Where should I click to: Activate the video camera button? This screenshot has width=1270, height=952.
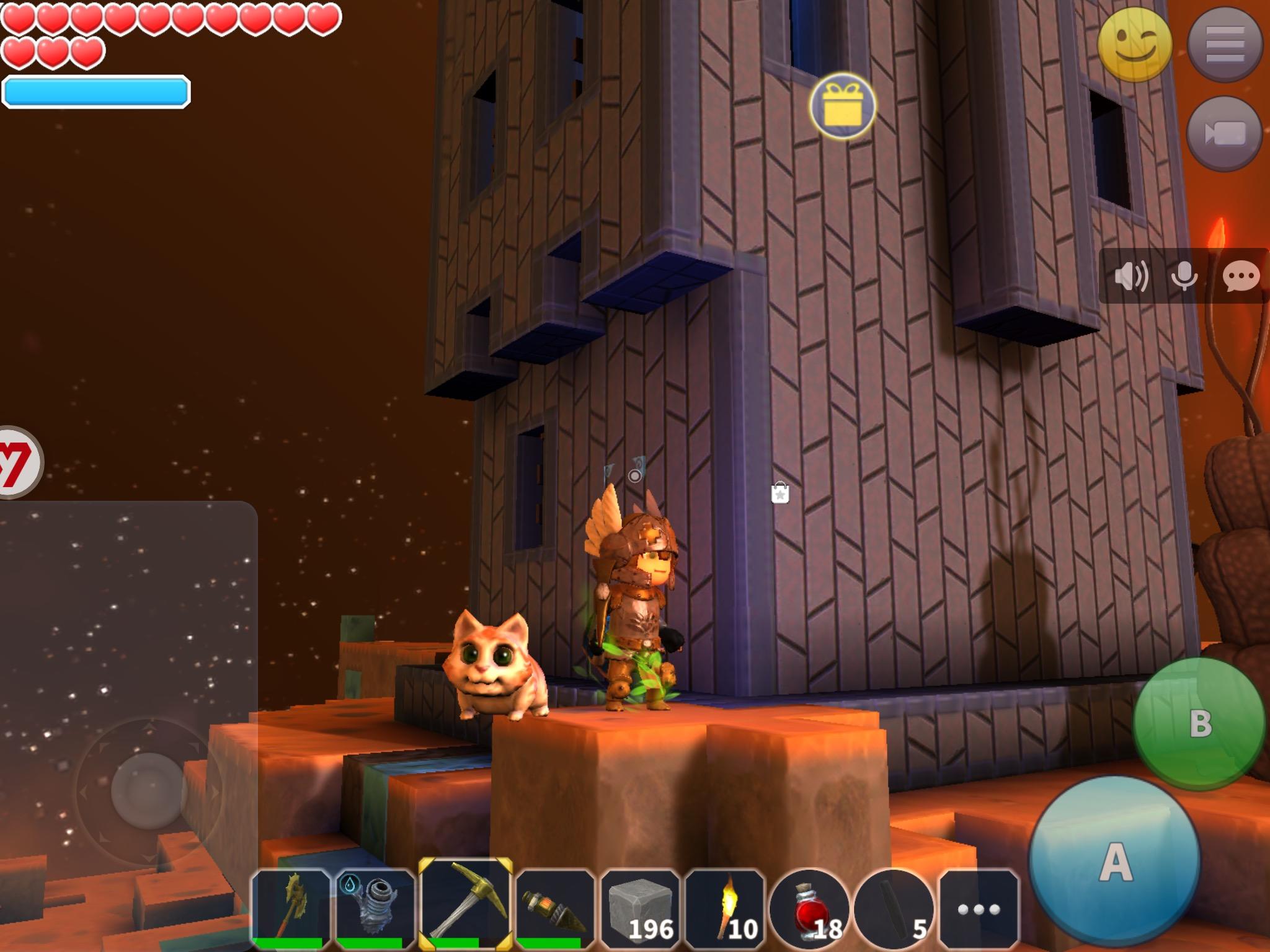(x=1225, y=133)
